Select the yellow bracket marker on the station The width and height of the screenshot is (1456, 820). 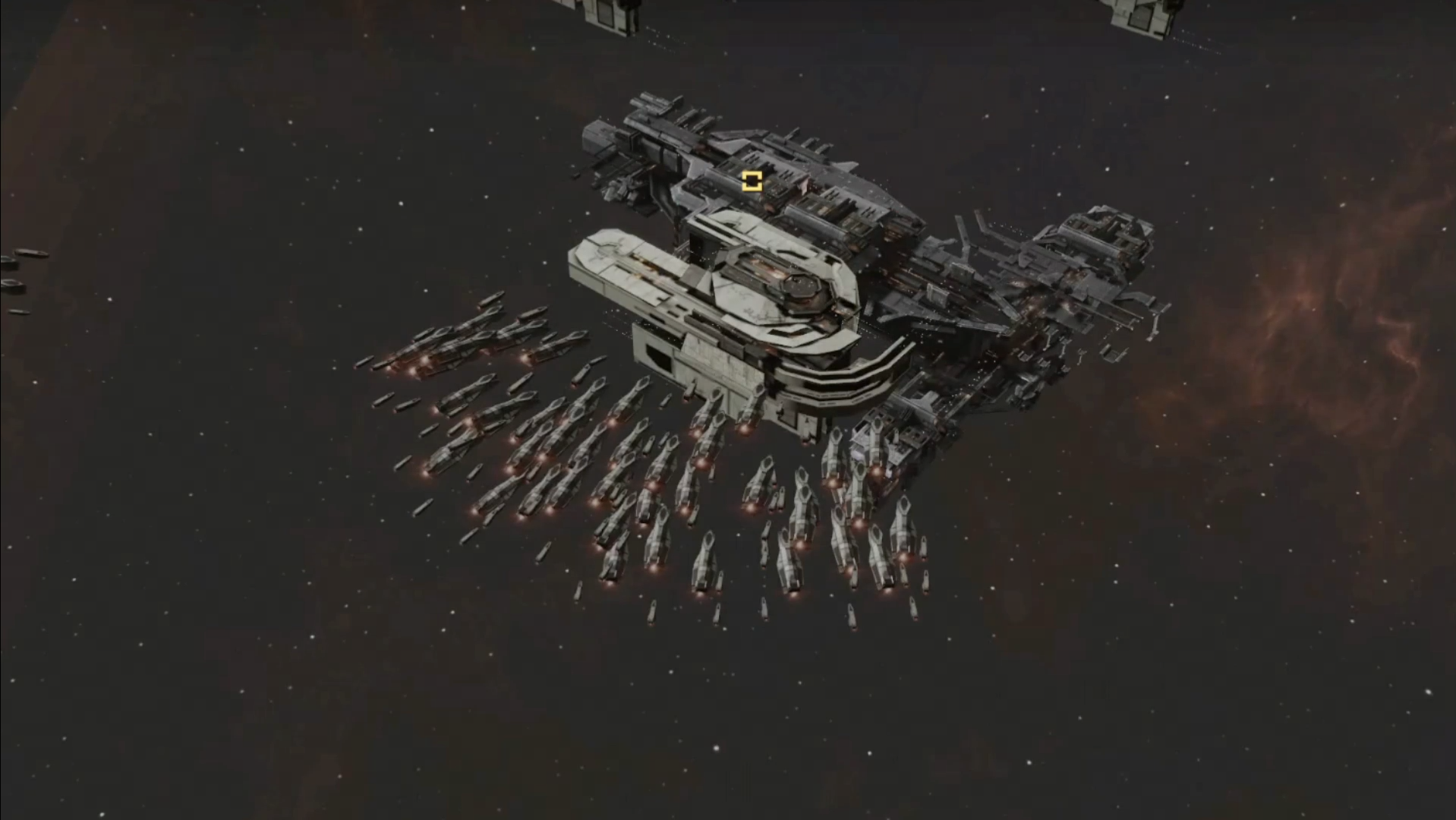(x=752, y=181)
